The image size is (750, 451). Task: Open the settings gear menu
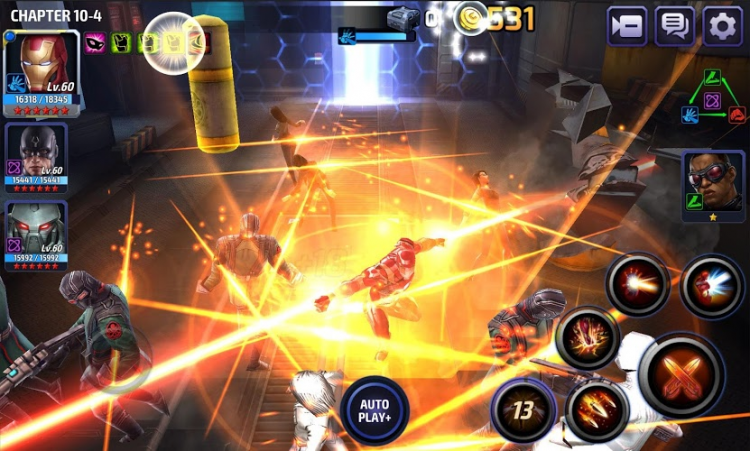click(x=722, y=26)
